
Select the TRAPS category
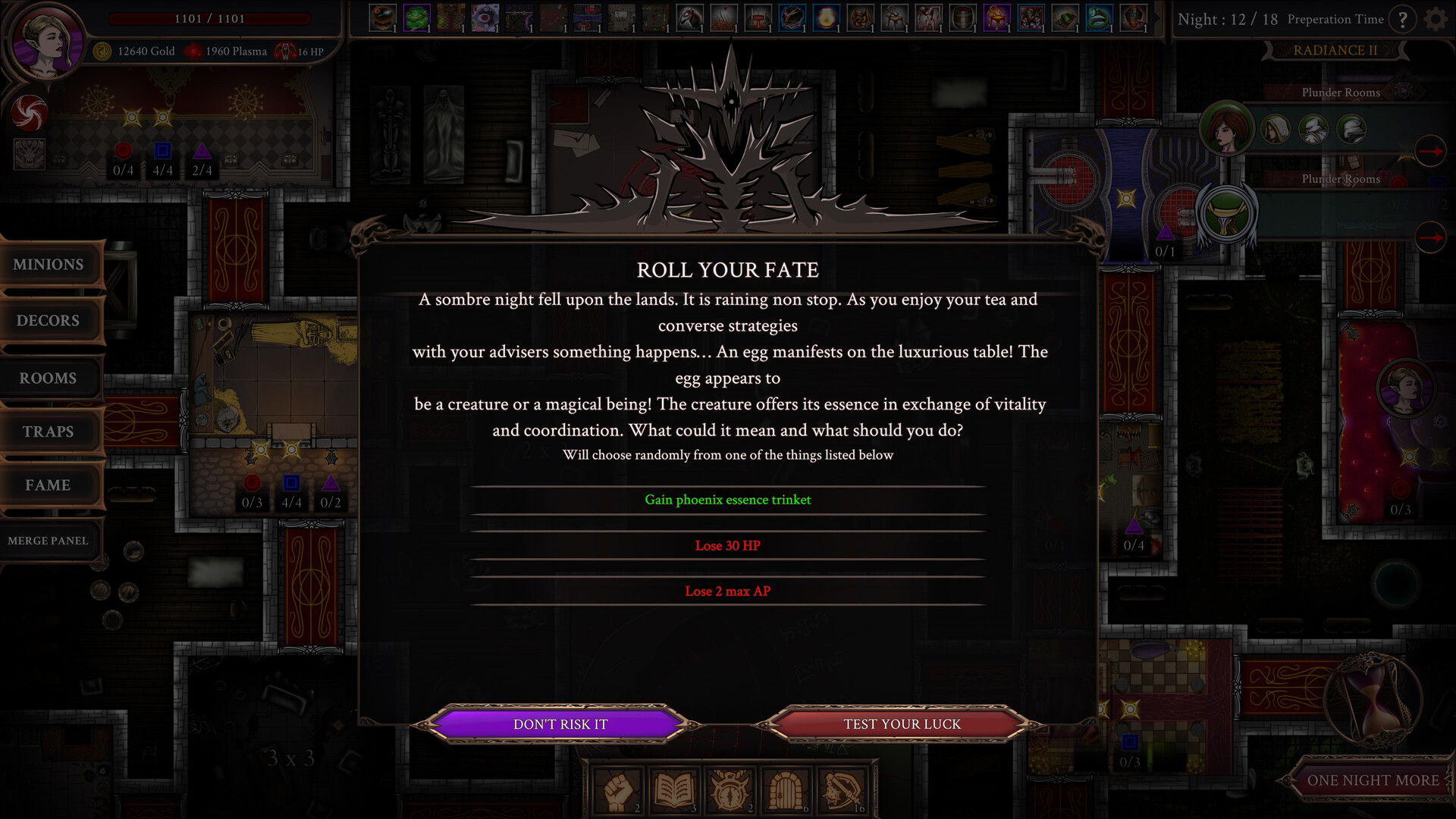point(48,431)
